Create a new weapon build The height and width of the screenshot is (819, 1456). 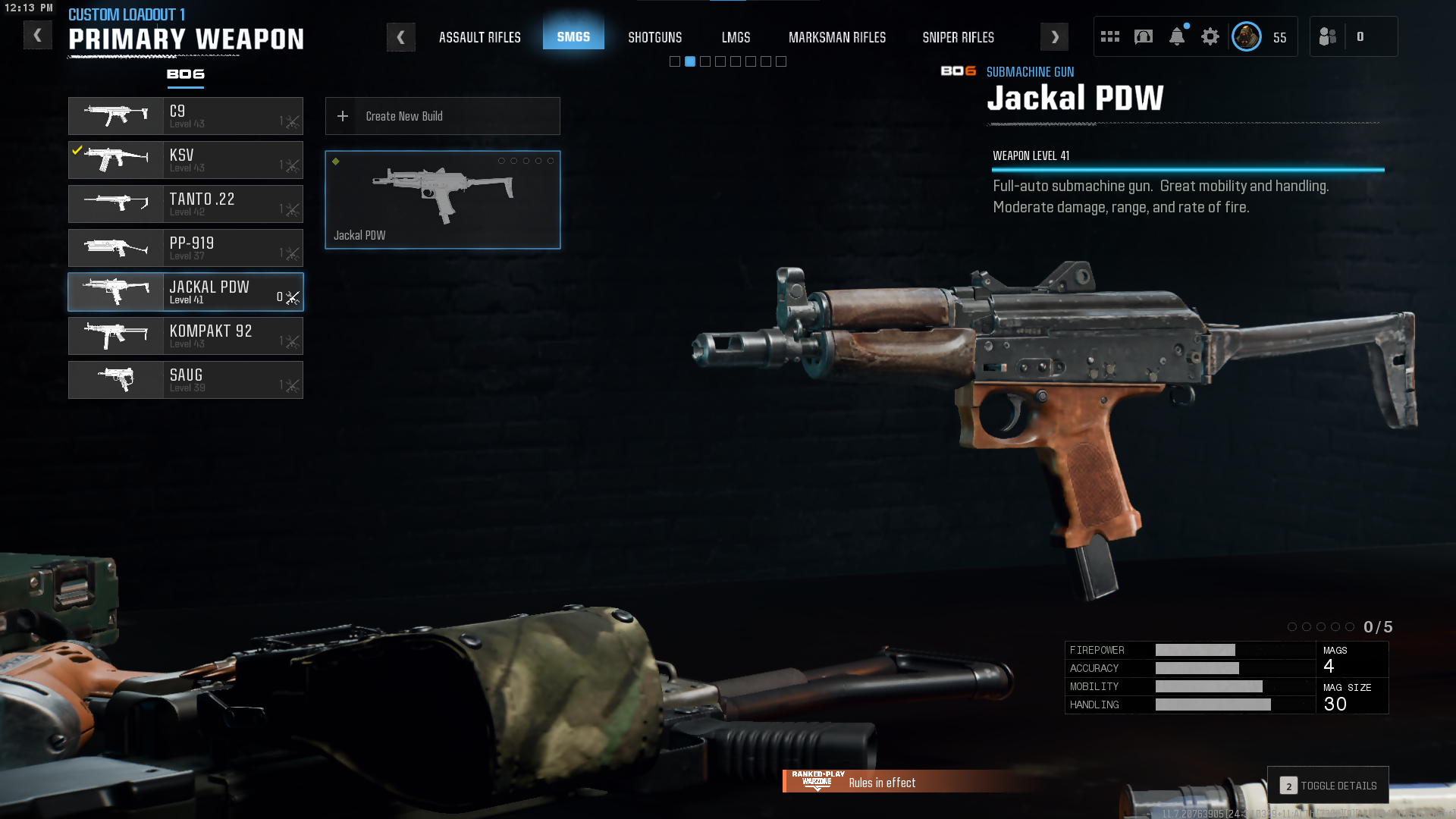click(442, 116)
